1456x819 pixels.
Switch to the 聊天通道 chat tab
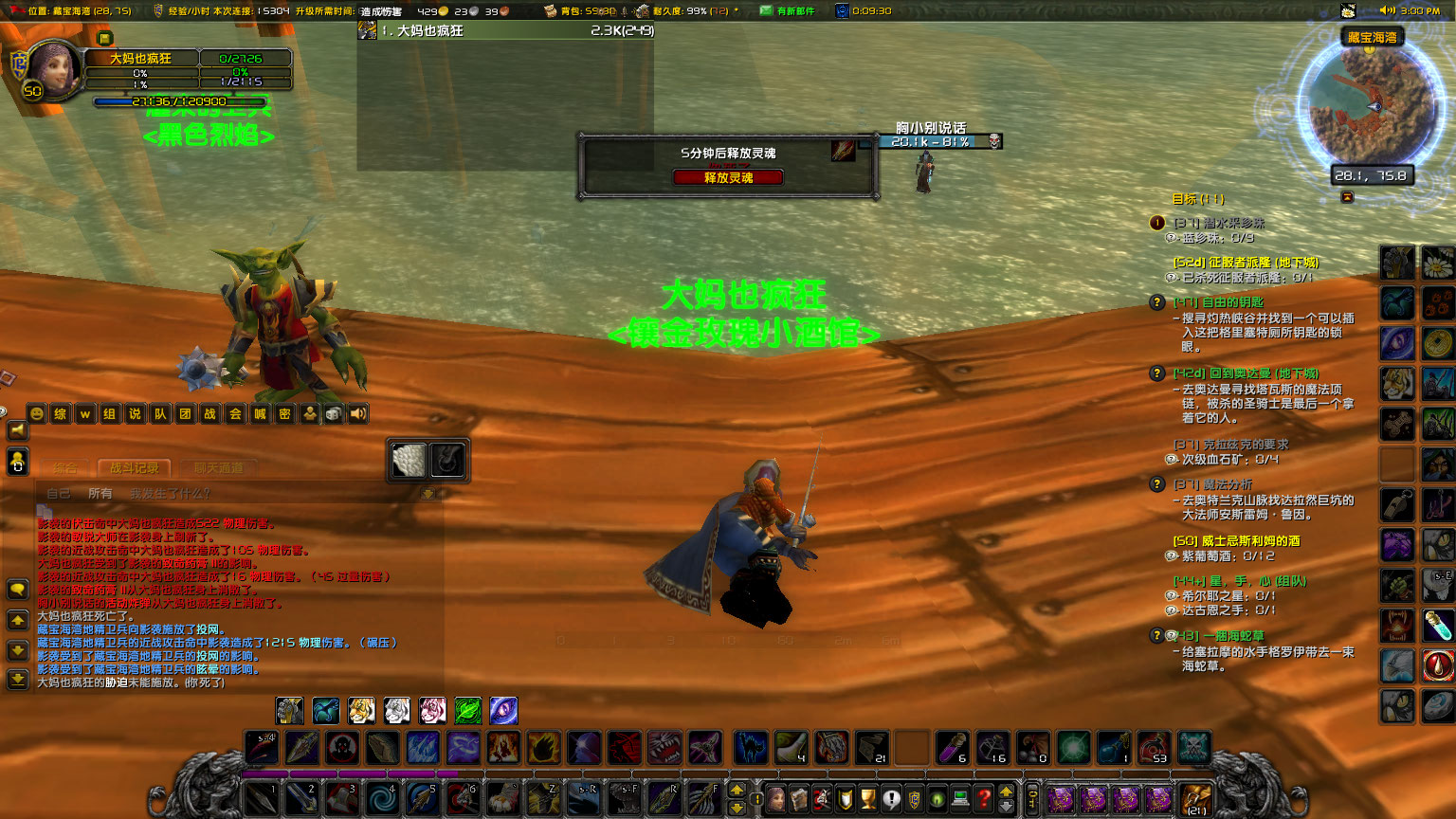click(218, 468)
